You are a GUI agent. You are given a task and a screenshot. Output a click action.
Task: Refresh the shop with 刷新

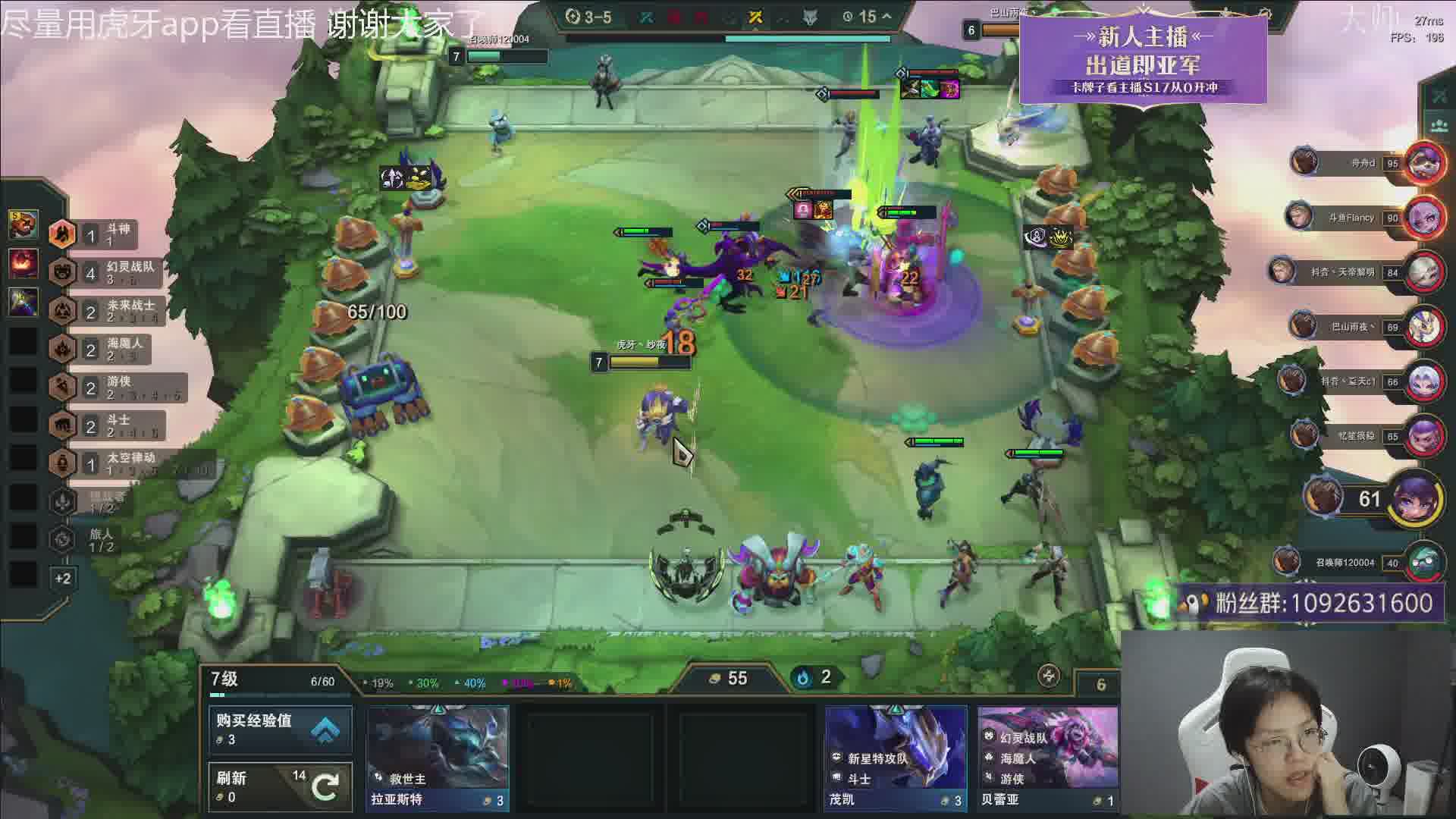coord(280,786)
